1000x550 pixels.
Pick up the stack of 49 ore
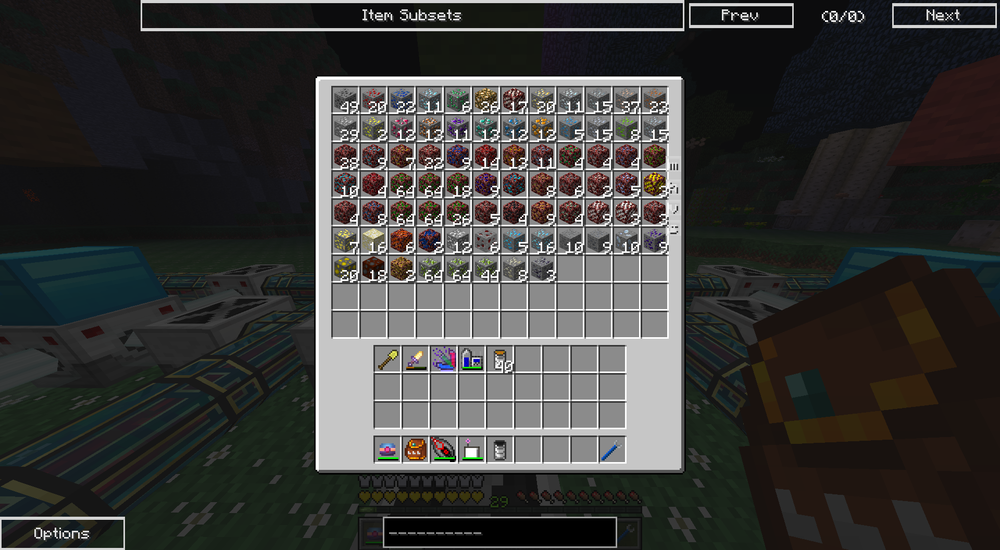point(345,100)
